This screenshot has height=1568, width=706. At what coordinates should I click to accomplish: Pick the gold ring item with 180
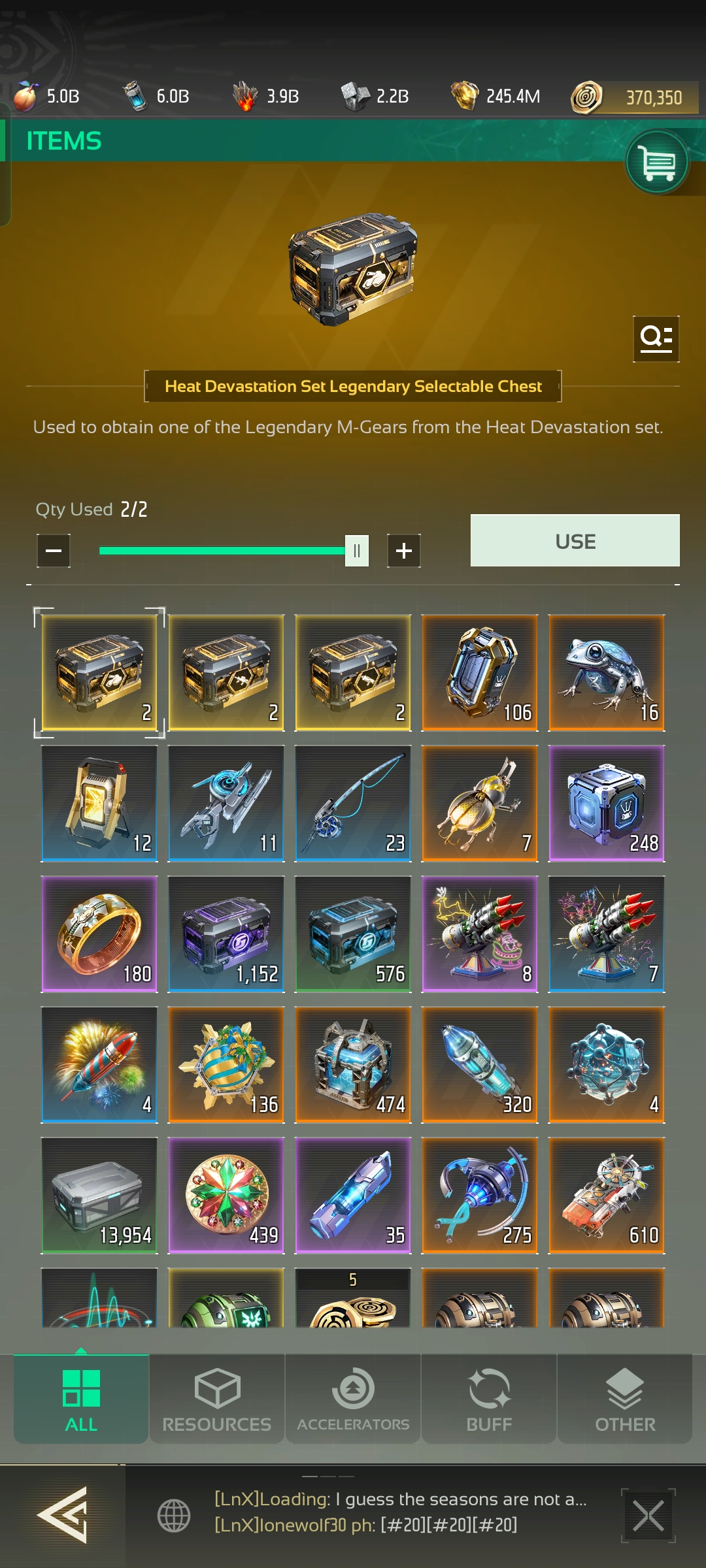tap(99, 934)
